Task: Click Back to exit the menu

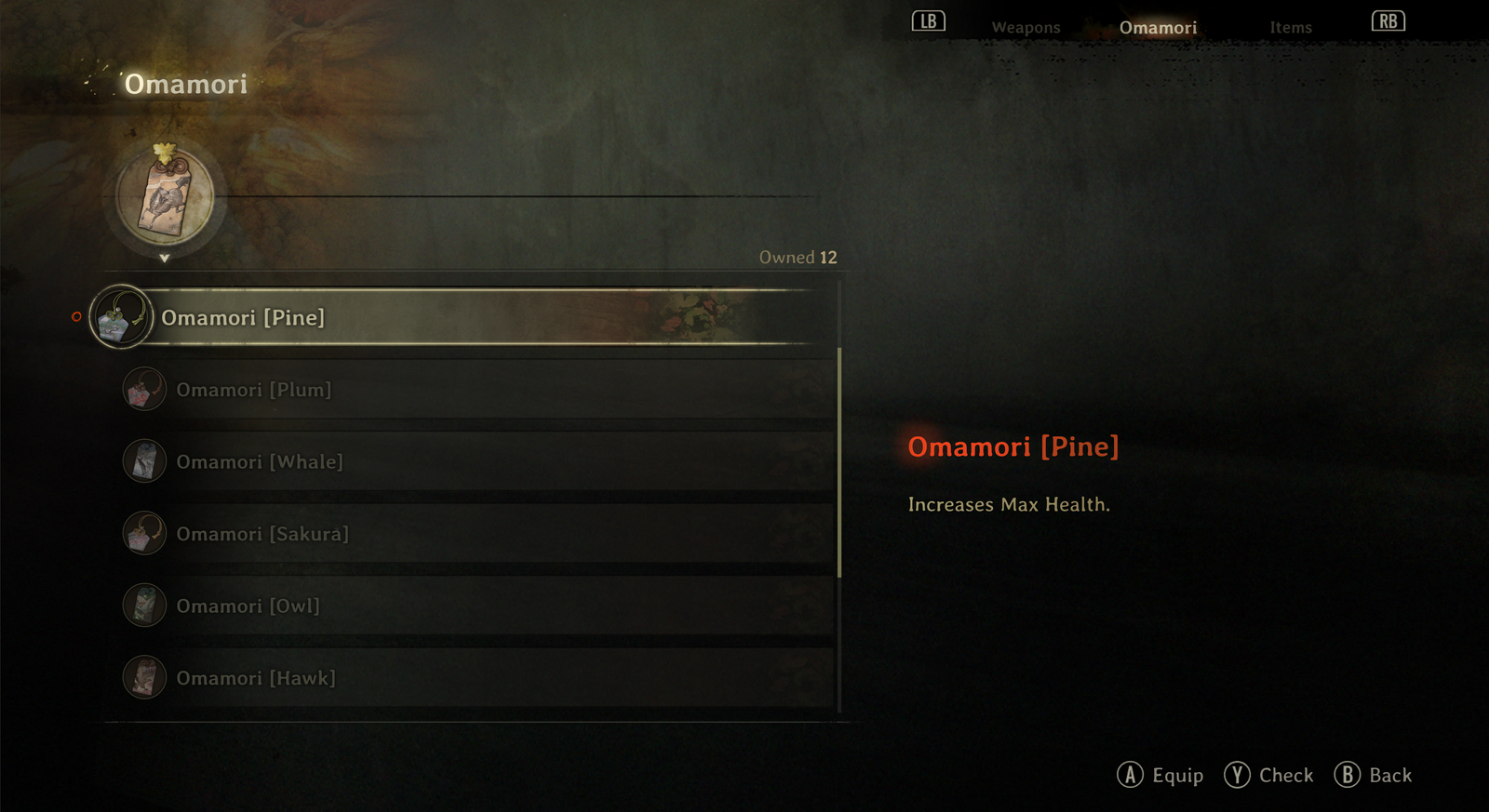Action: coord(1374,774)
